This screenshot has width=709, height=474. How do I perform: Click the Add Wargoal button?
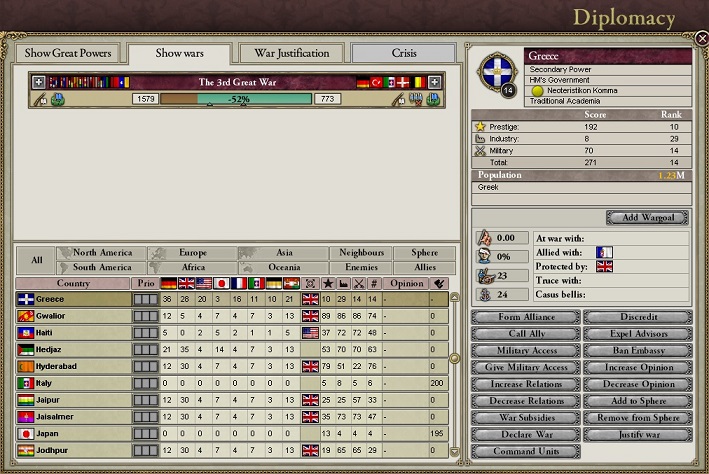[x=648, y=217]
